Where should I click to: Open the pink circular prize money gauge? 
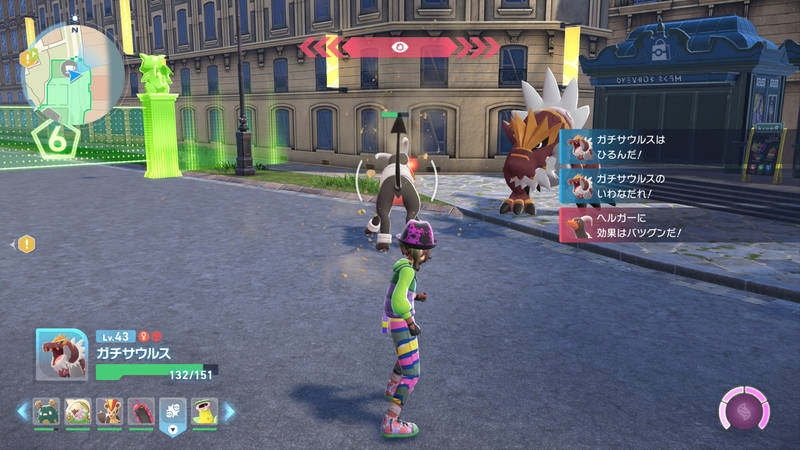(x=745, y=410)
